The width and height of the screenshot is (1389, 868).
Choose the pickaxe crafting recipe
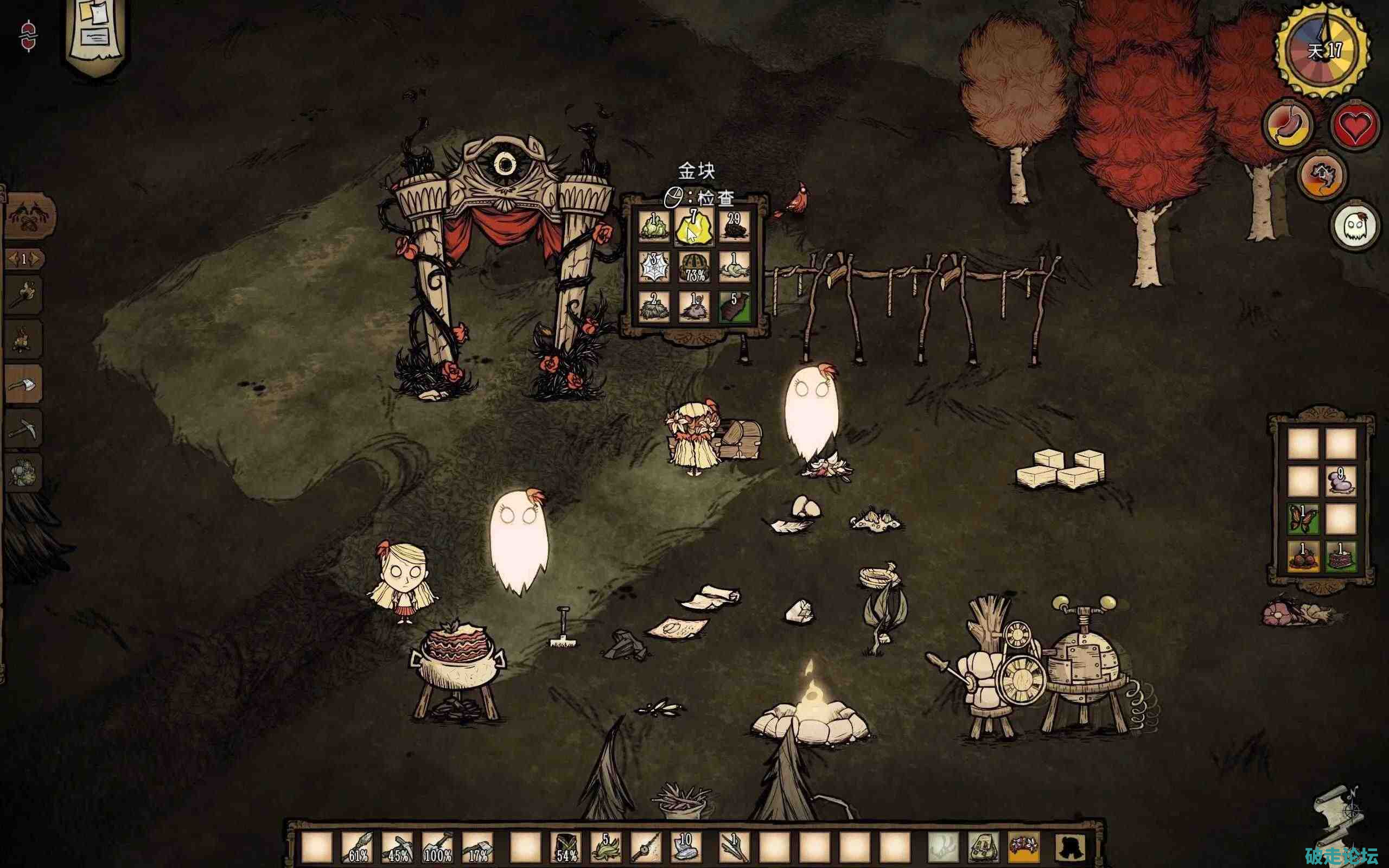point(23,428)
